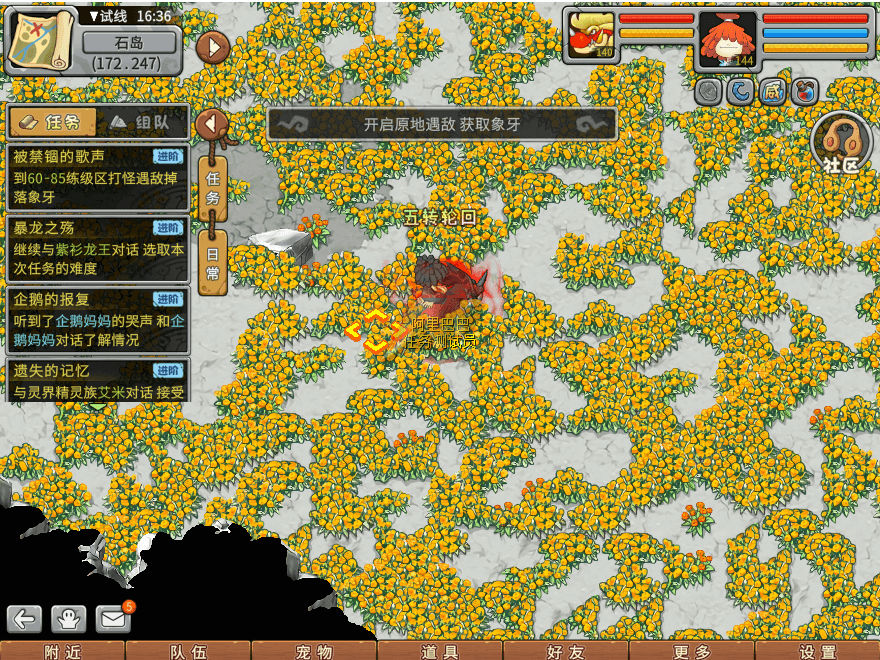The image size is (880, 660).
Task: Switch to the 组队 team tab
Action: [140, 122]
